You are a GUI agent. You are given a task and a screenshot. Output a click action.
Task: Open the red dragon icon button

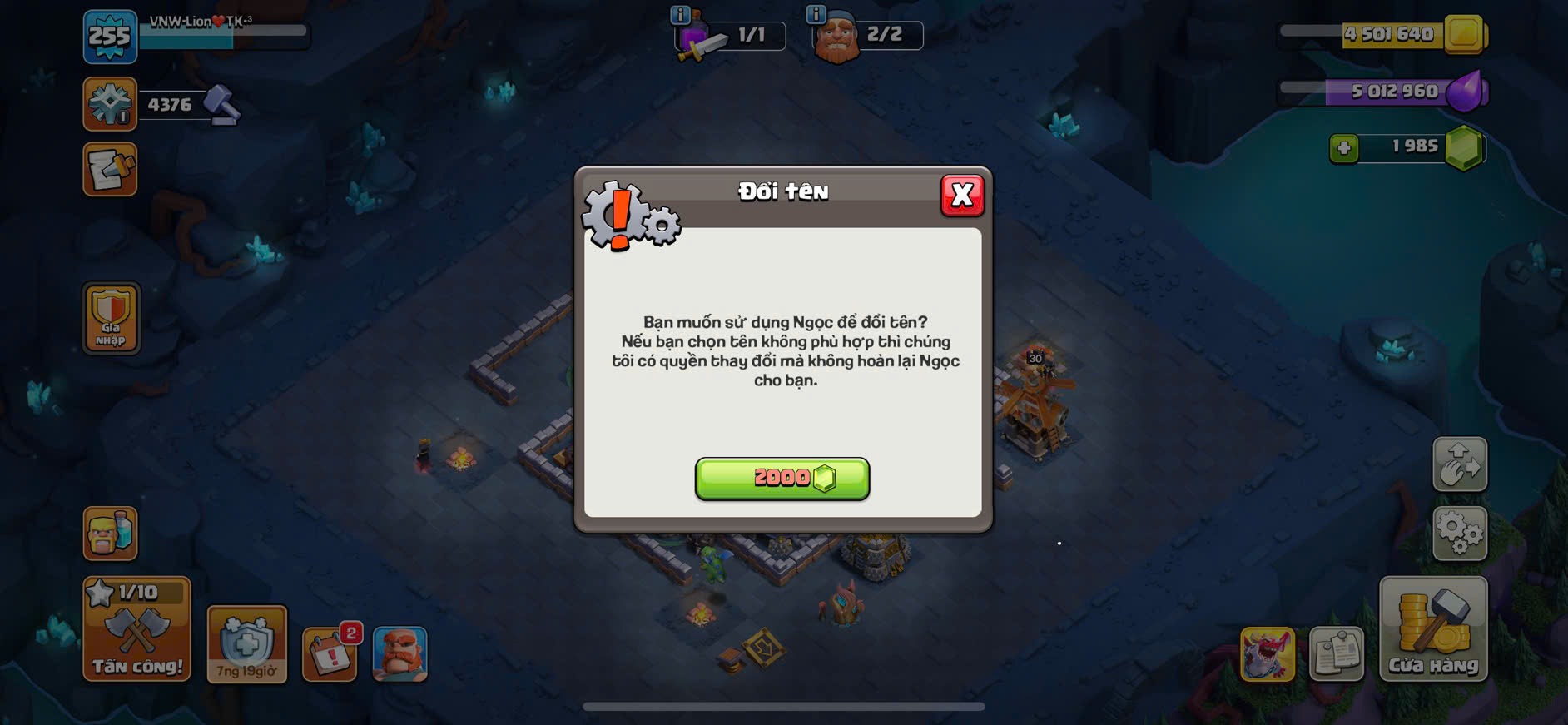(1267, 653)
